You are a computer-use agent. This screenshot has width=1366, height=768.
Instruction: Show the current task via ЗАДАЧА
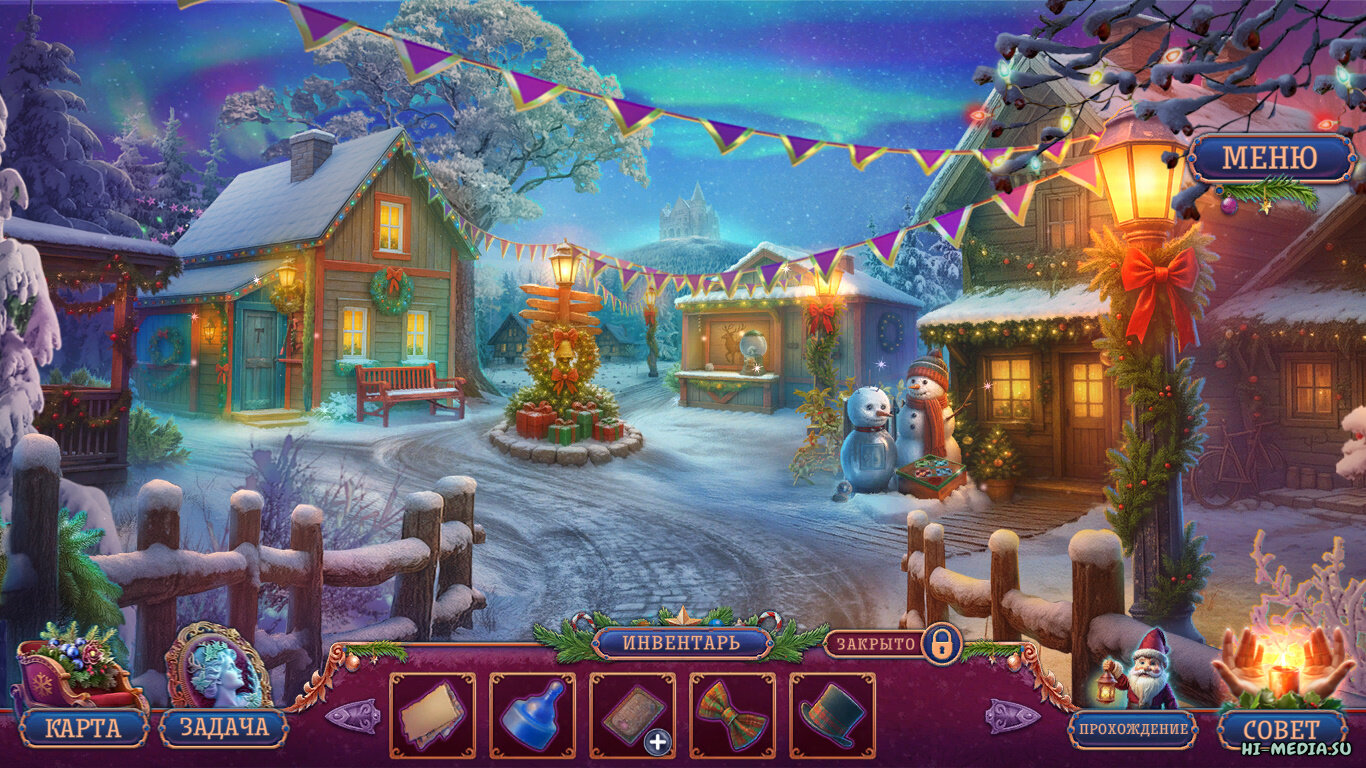224,727
